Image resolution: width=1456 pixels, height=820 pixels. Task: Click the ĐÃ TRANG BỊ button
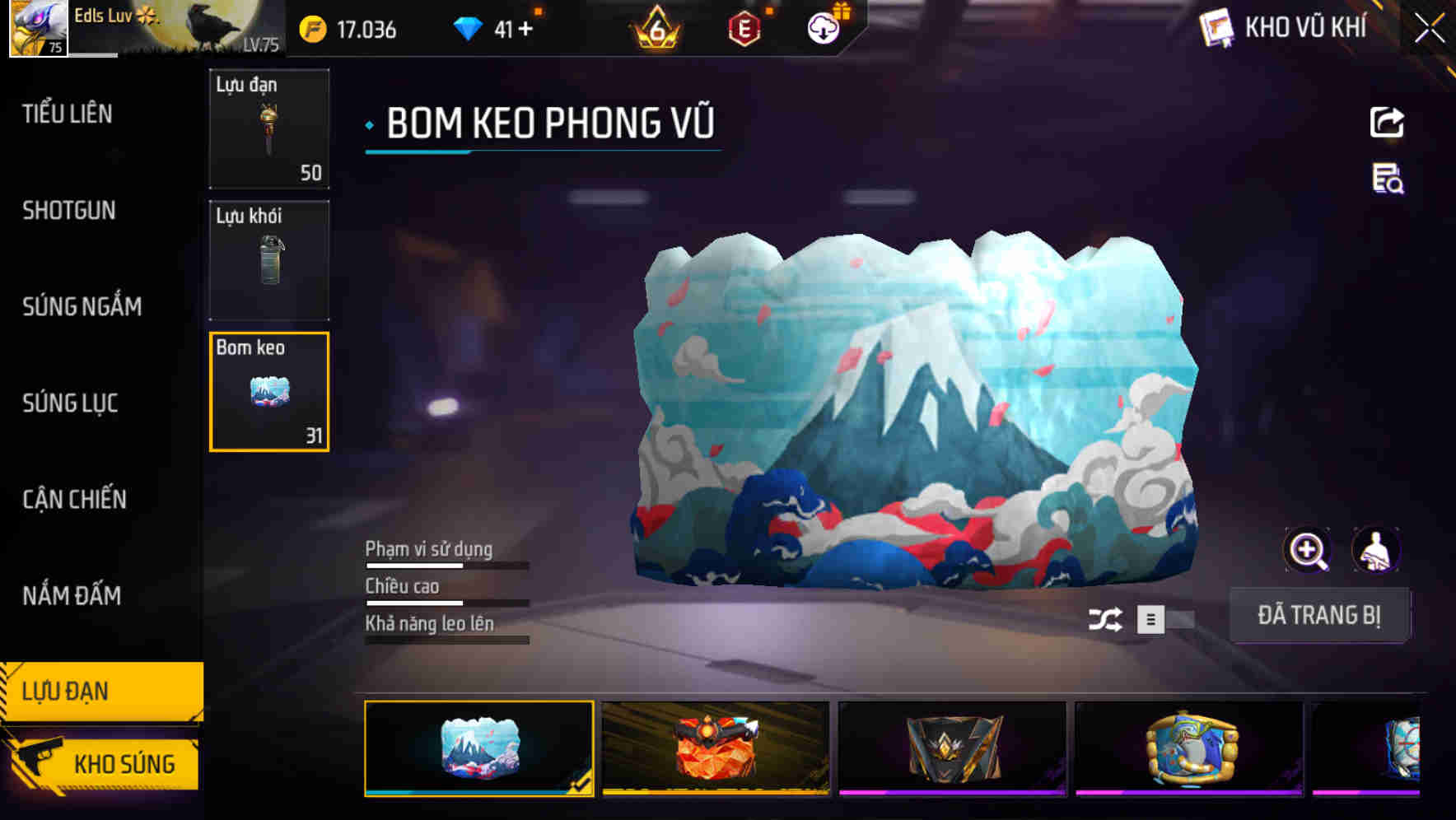[1321, 615]
